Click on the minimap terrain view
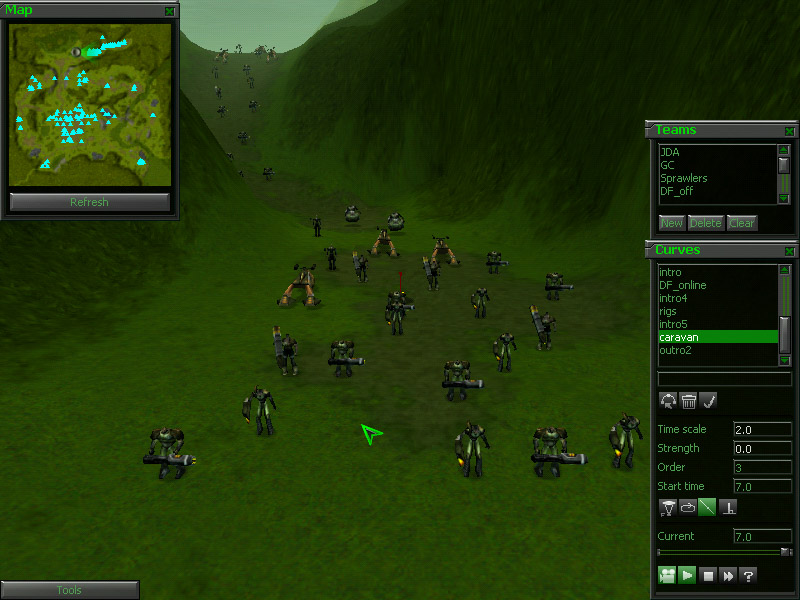The width and height of the screenshot is (800, 600). [x=89, y=104]
